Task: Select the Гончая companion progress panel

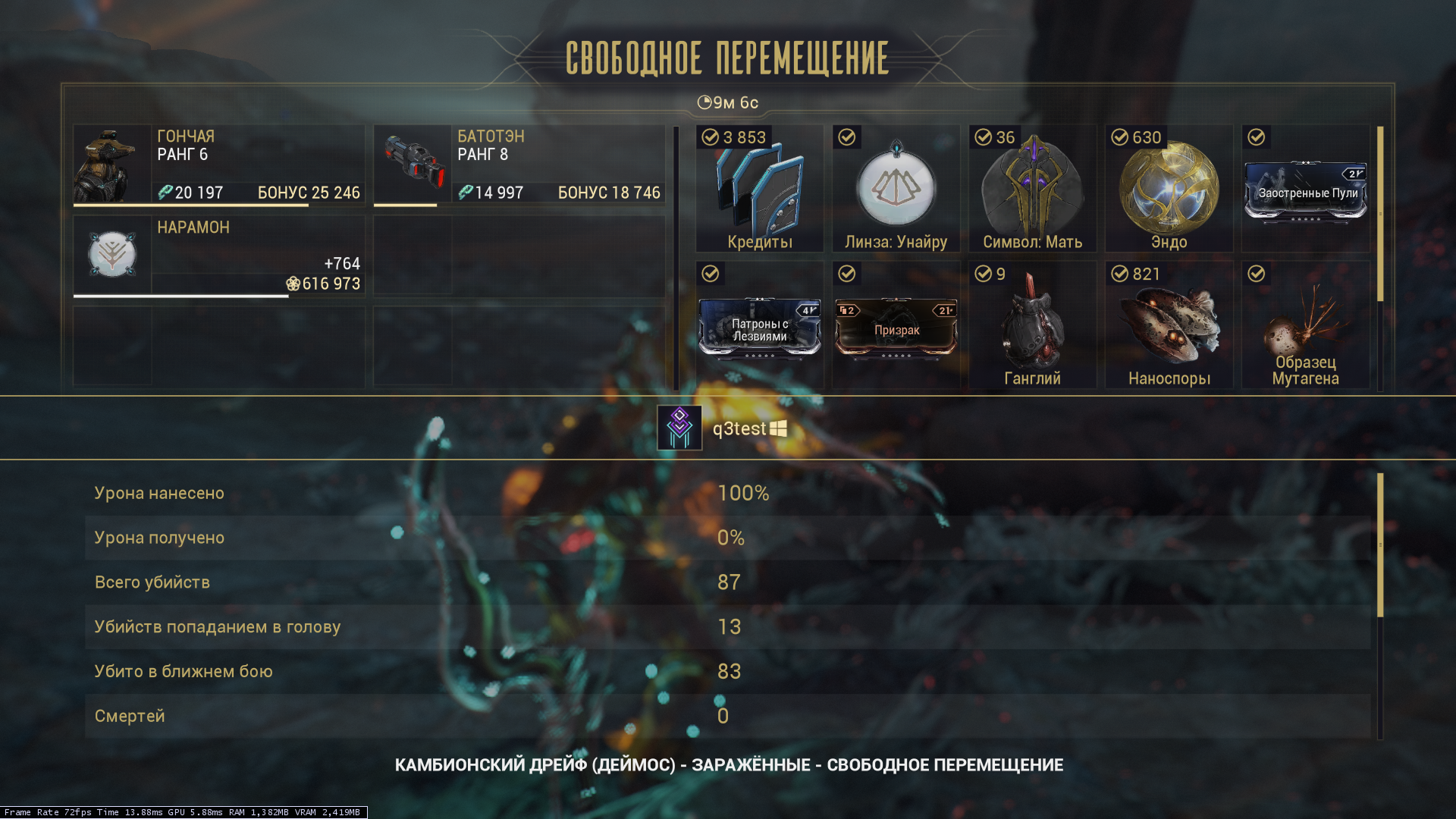Action: [218, 165]
